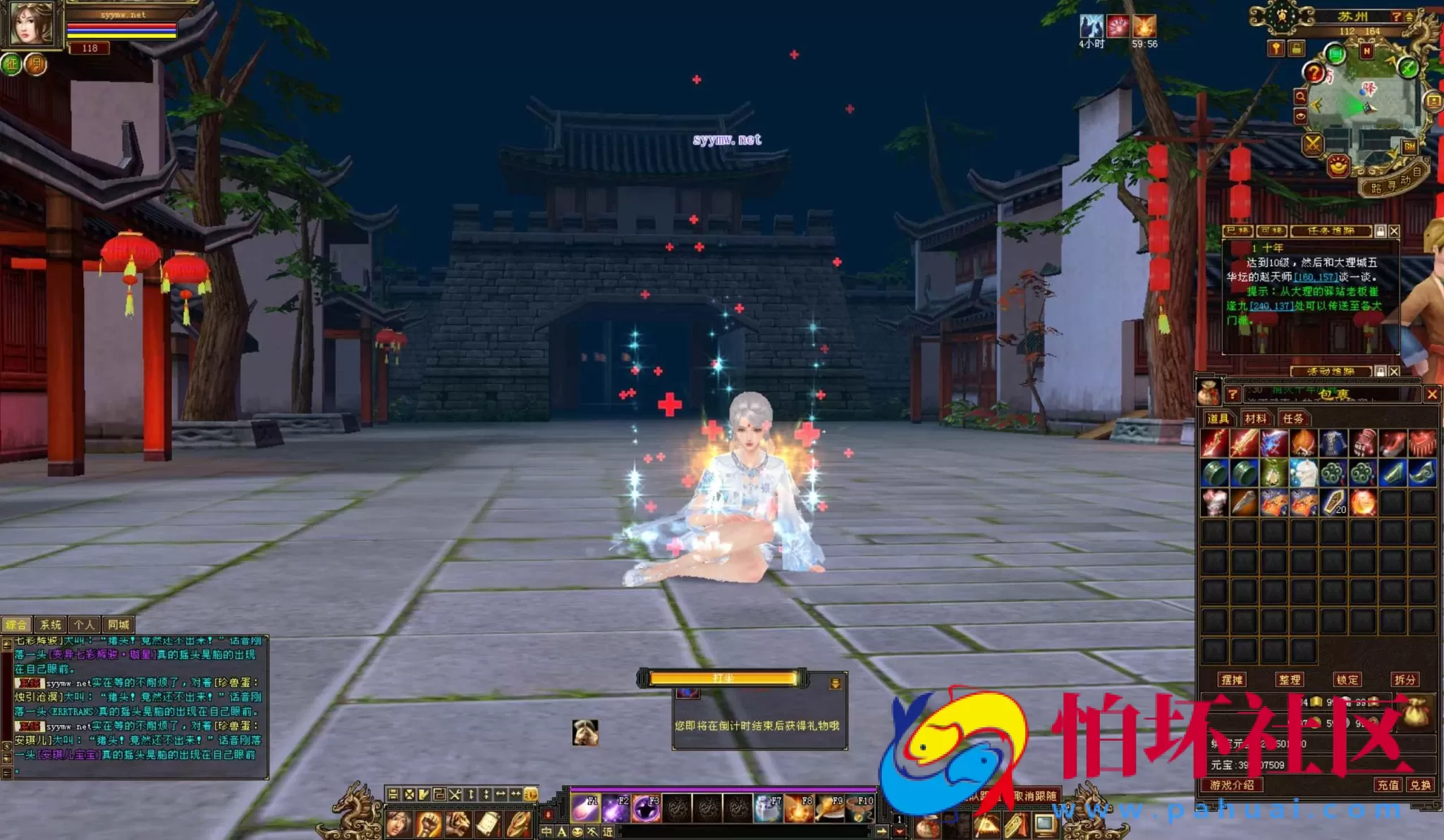Select the 系统 chat channel tab
The image size is (1444, 840).
(x=49, y=624)
